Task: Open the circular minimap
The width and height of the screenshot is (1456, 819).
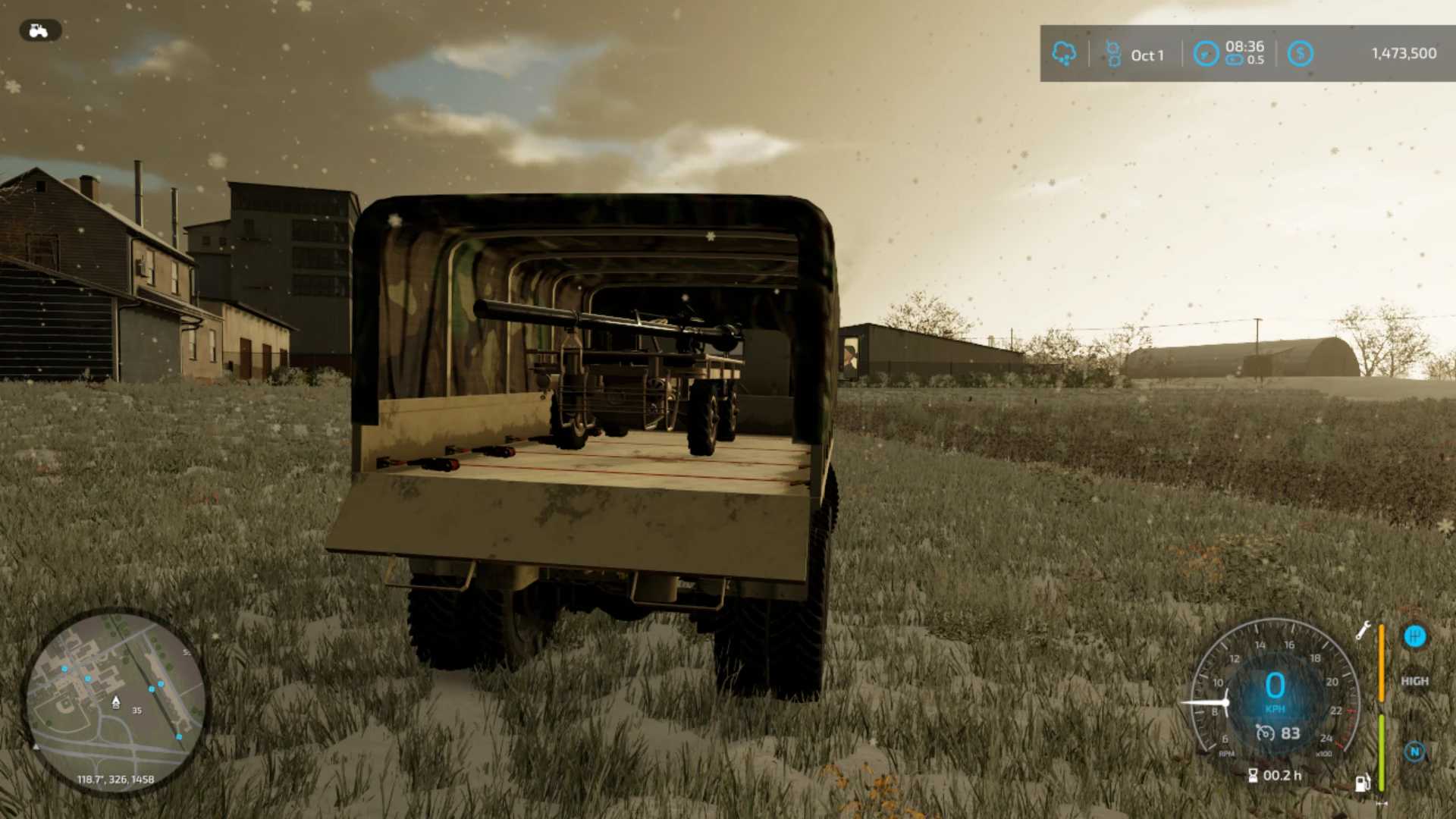Action: coord(115,701)
